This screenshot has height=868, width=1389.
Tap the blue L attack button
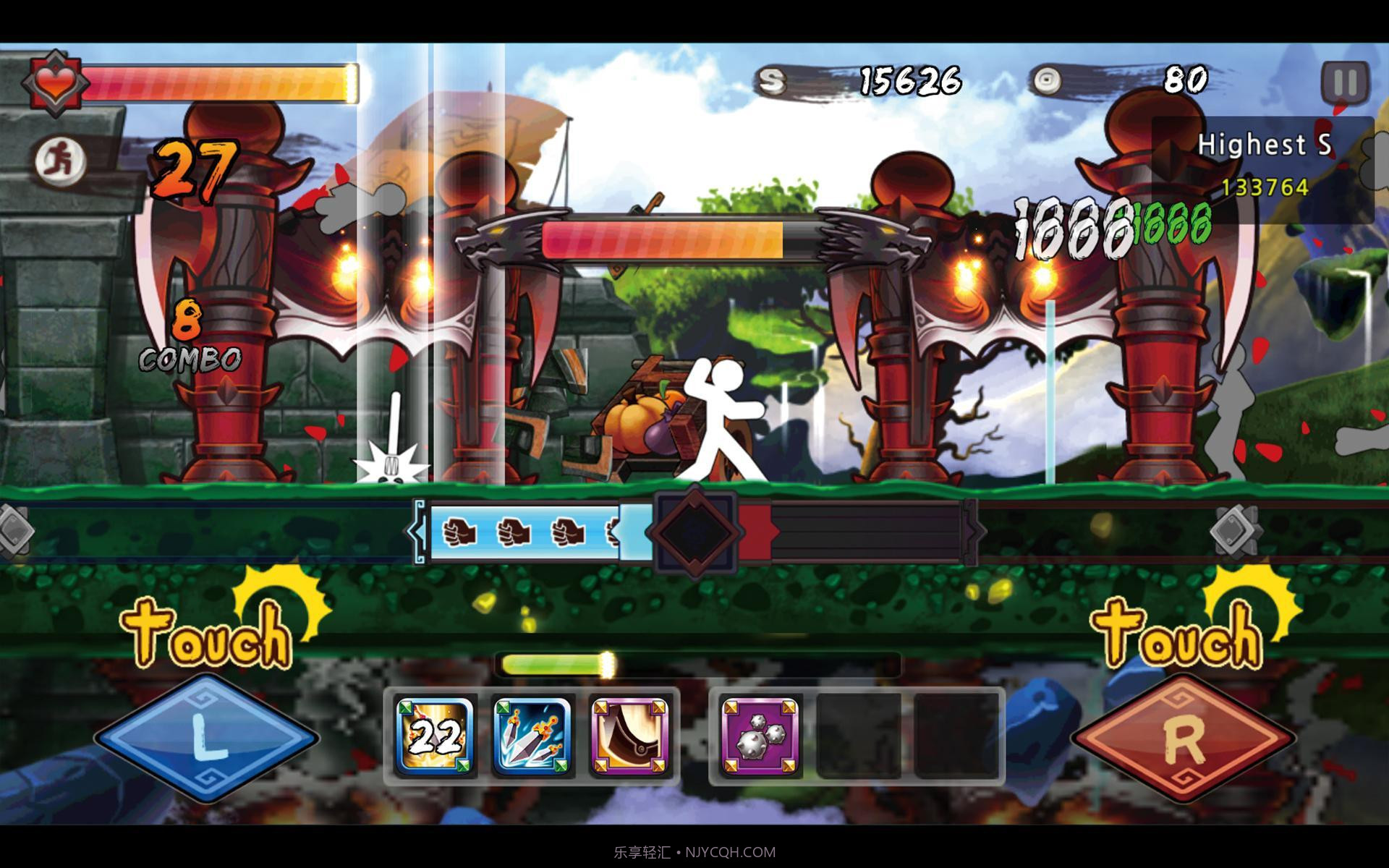click(206, 738)
